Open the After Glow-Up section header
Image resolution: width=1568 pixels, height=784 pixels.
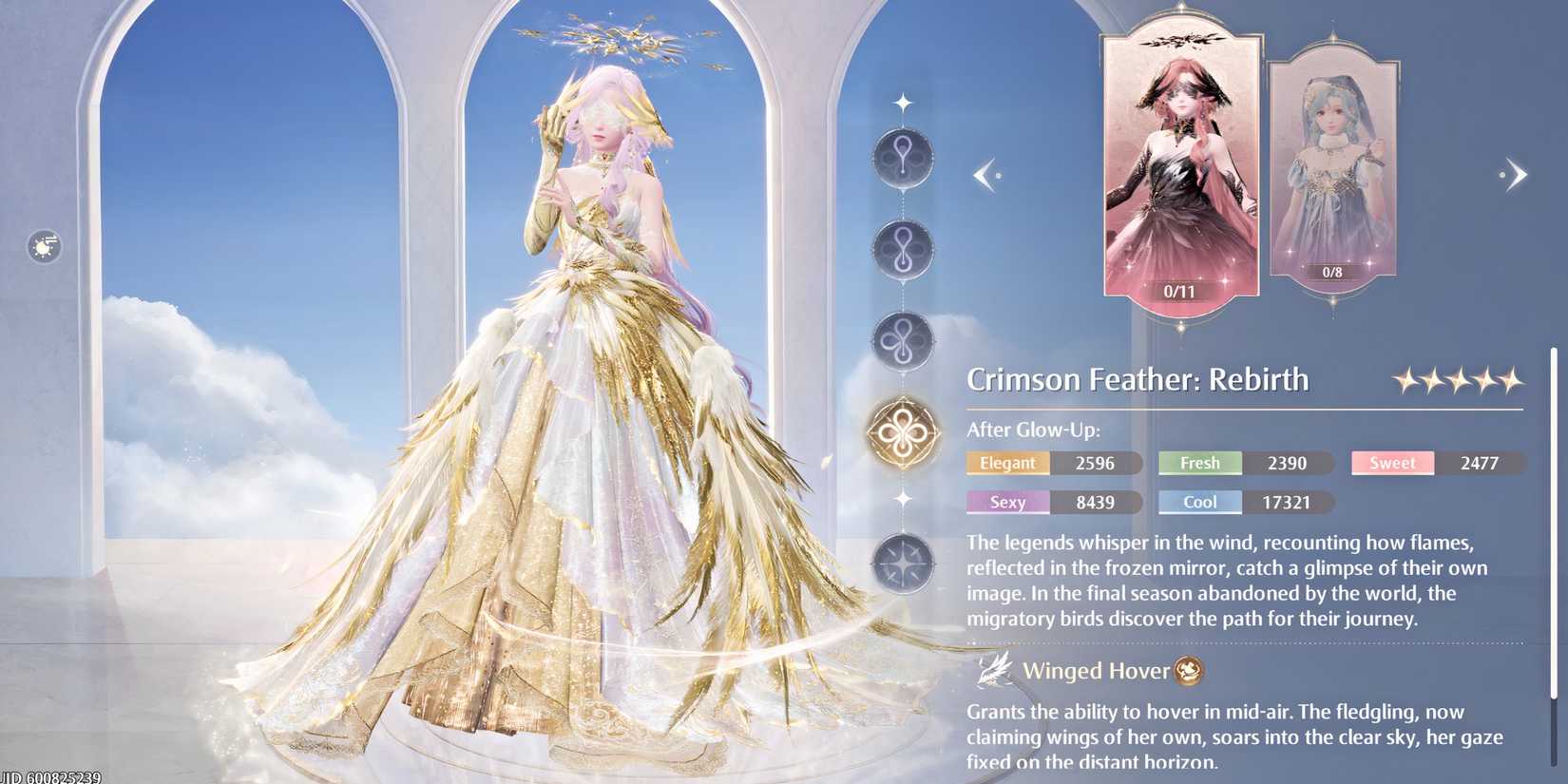point(1033,430)
